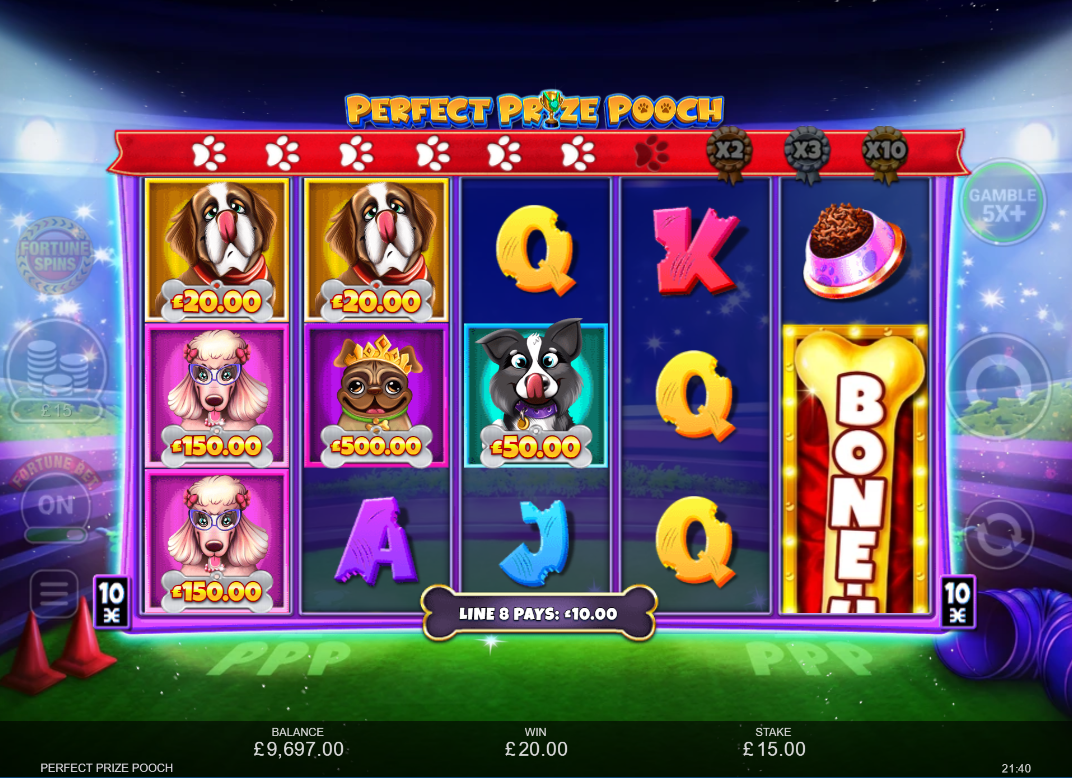
Task: Activate the autoplay circular arrows button
Action: click(x=998, y=535)
